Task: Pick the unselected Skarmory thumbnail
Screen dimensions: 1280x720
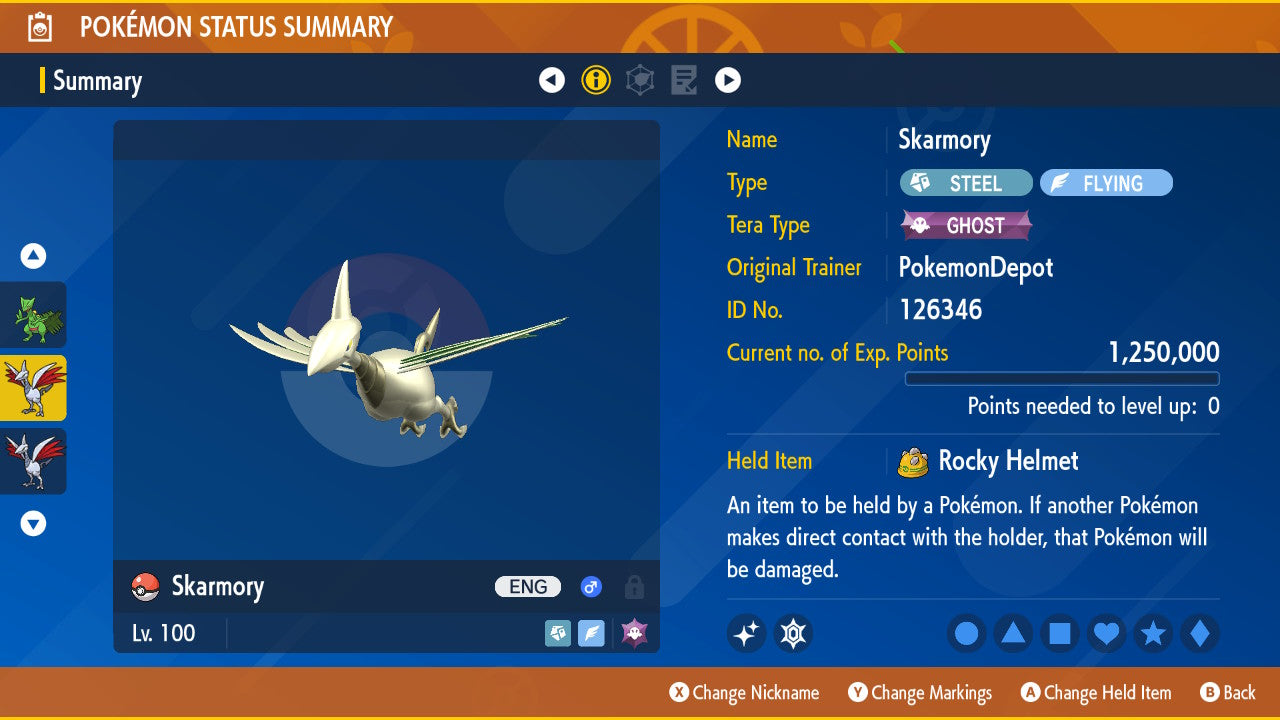Action: (x=33, y=461)
